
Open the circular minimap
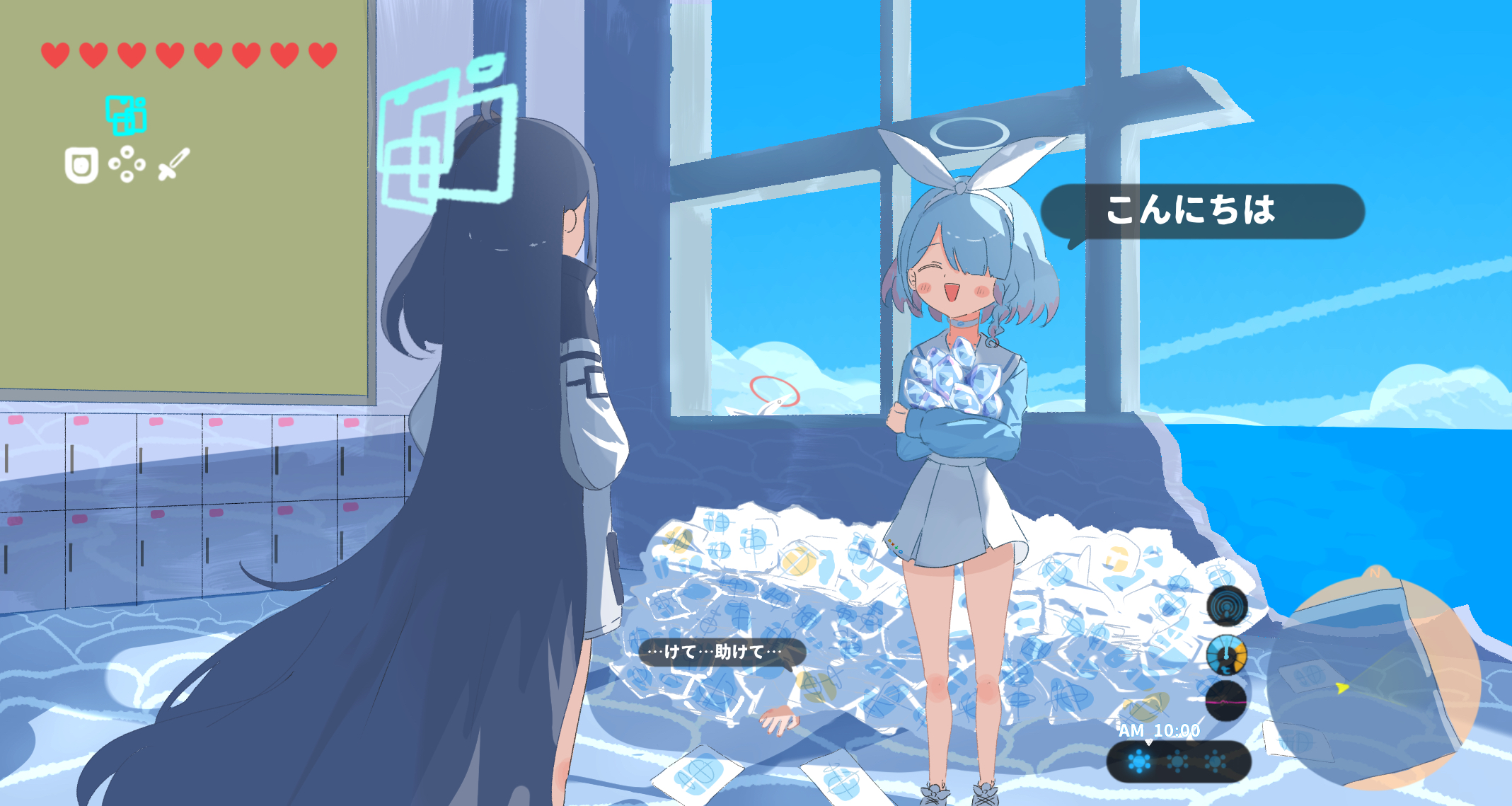pos(1373,683)
